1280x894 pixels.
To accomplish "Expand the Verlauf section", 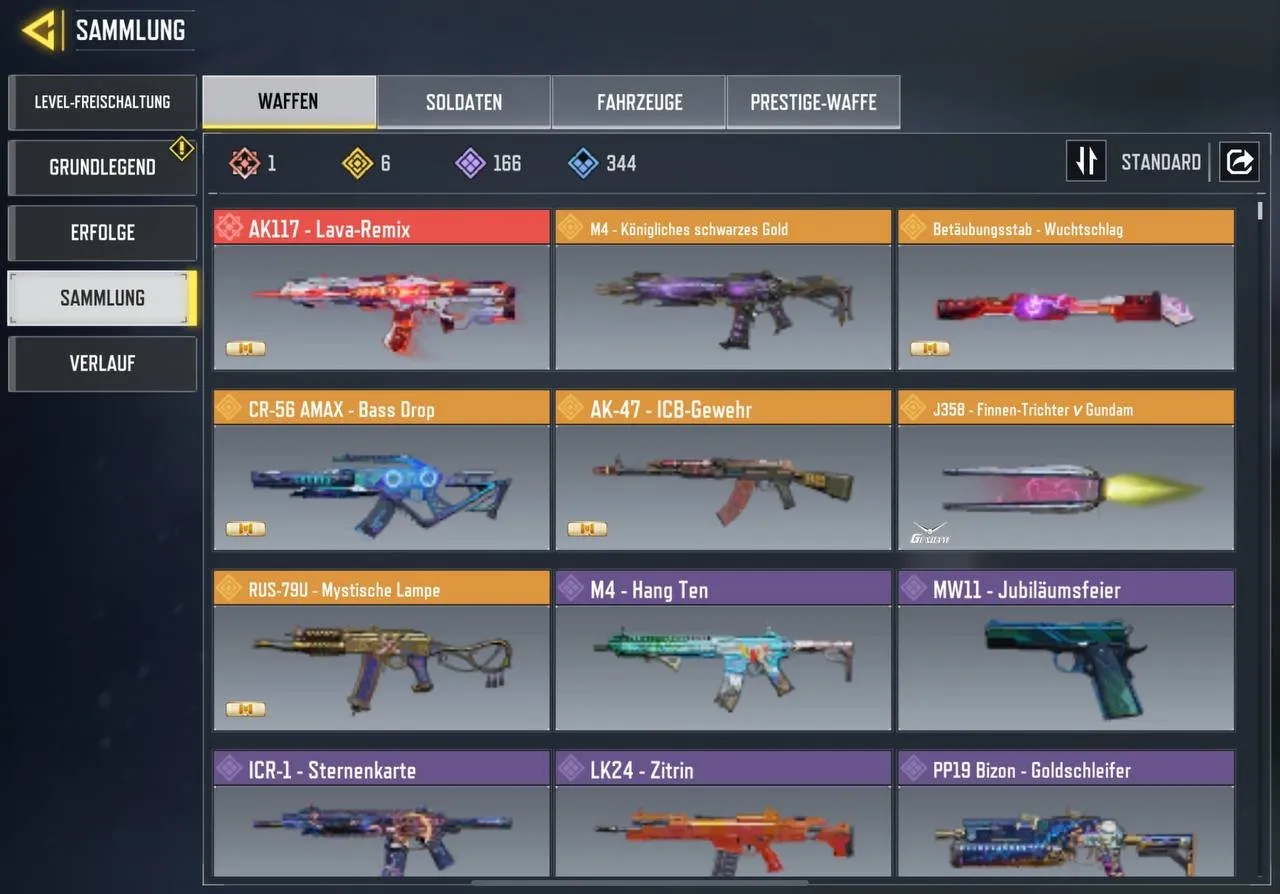I will 102,363.
